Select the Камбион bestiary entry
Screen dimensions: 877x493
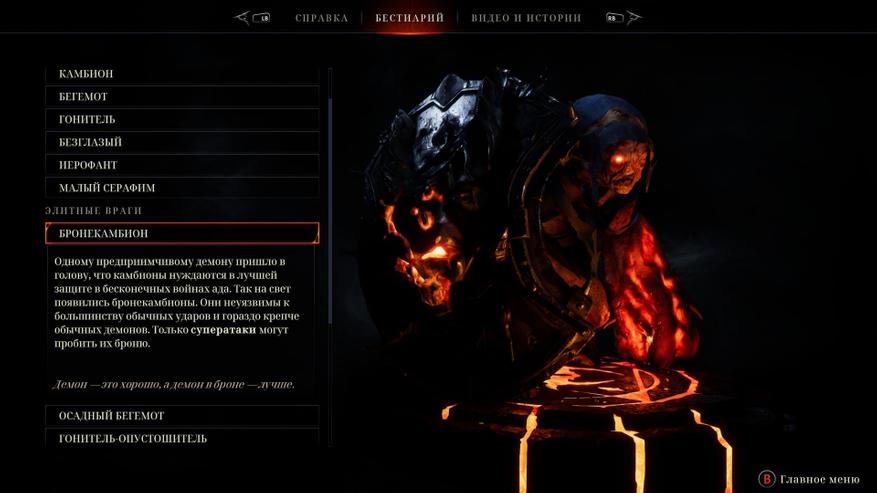tap(182, 74)
